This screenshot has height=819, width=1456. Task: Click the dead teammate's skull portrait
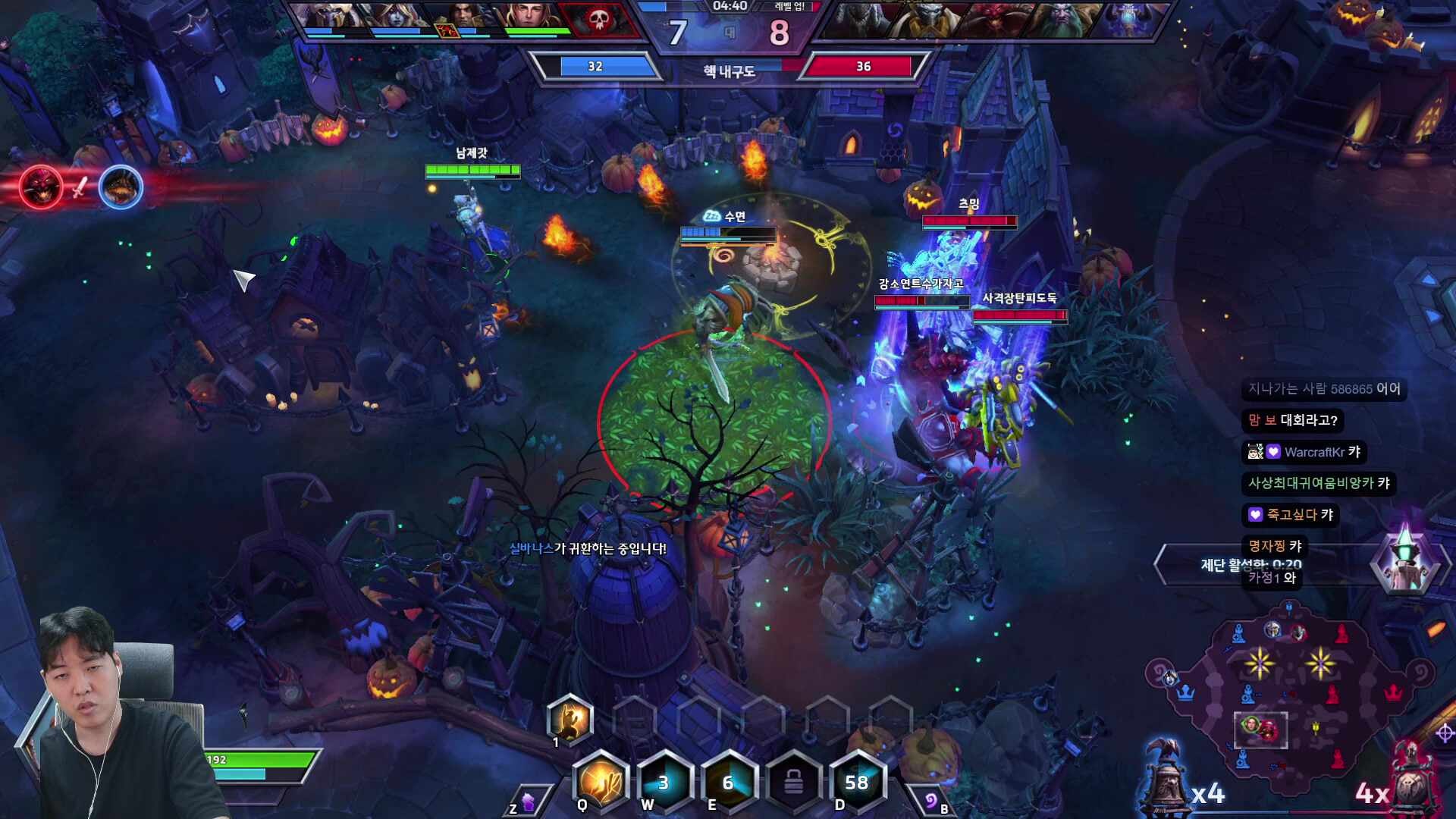[598, 20]
